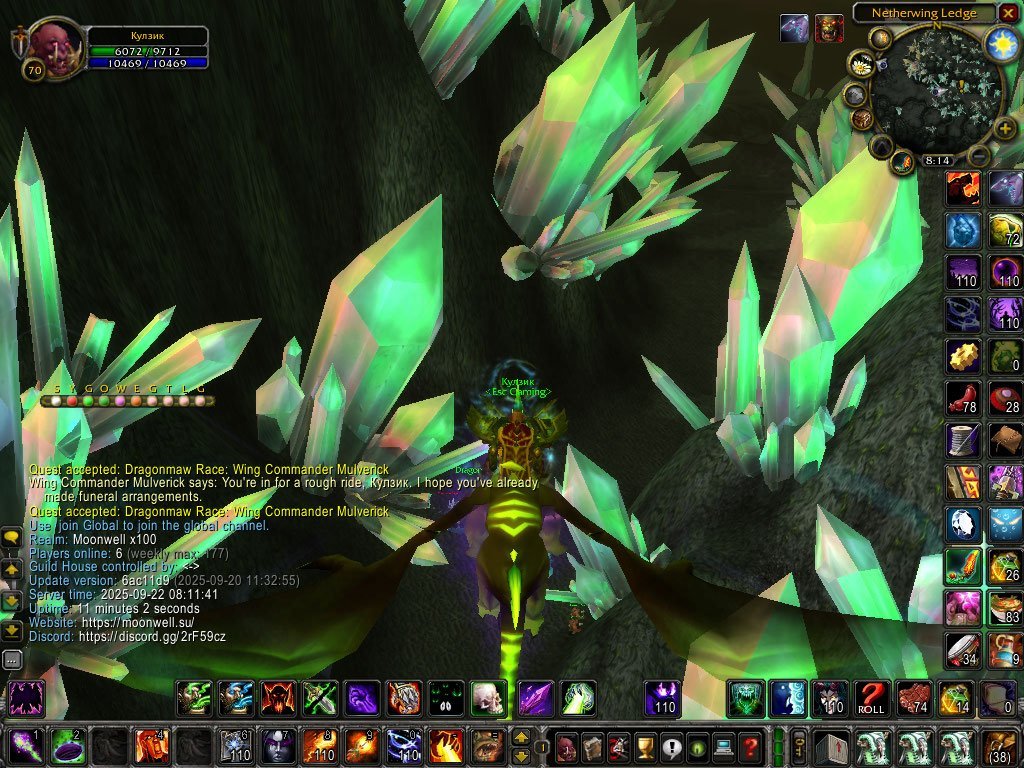Open the chat speech bubble button

(x=12, y=538)
